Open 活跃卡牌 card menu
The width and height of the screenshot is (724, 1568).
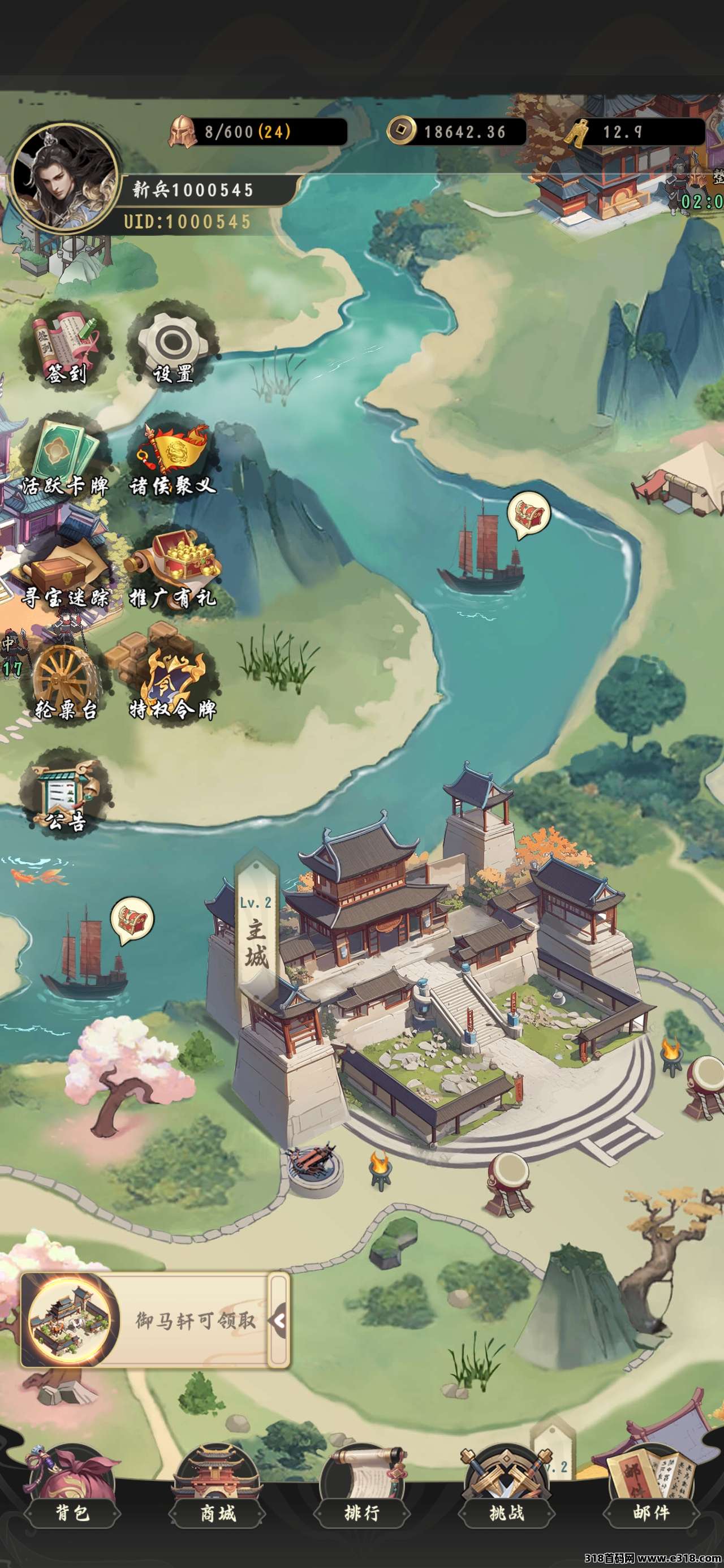coord(64,459)
